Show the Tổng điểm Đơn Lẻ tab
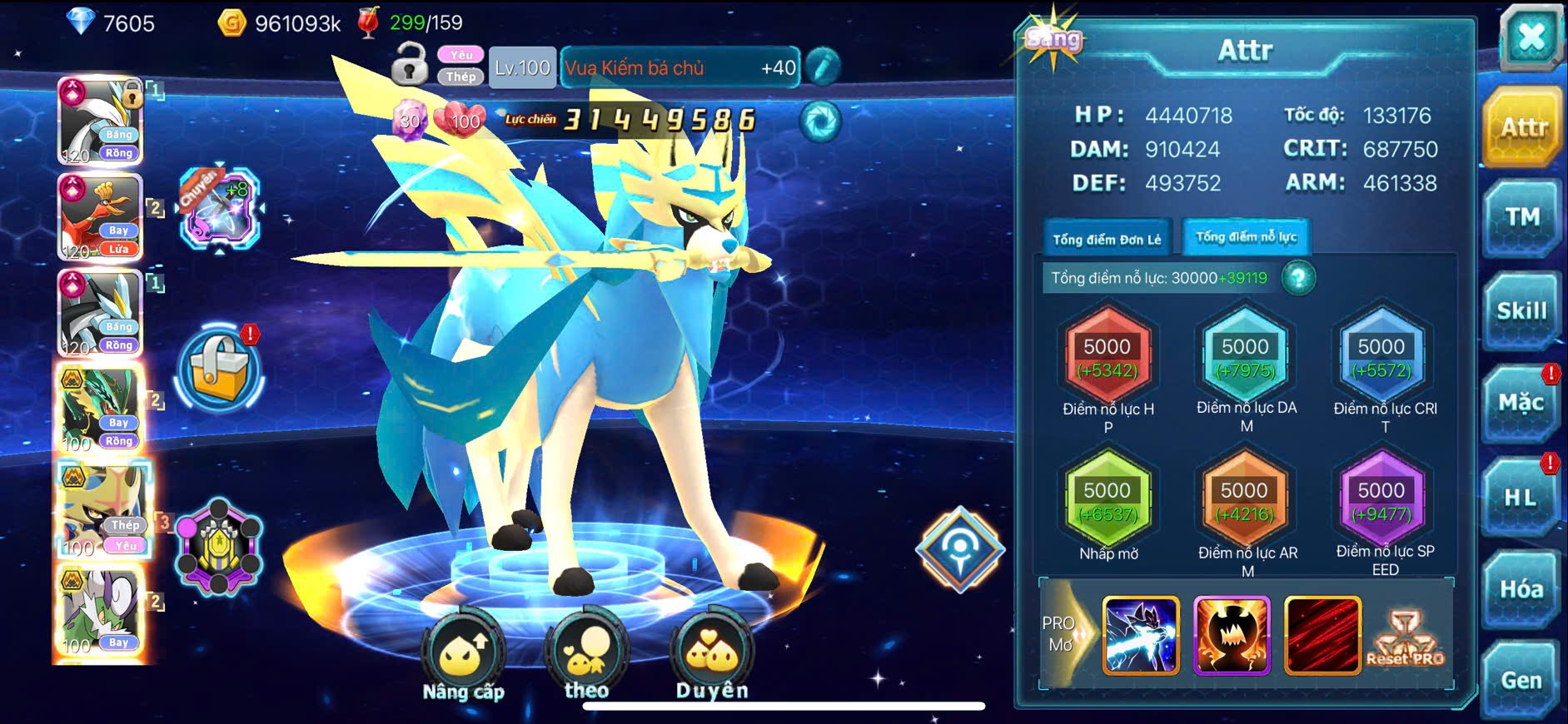 click(x=1107, y=239)
